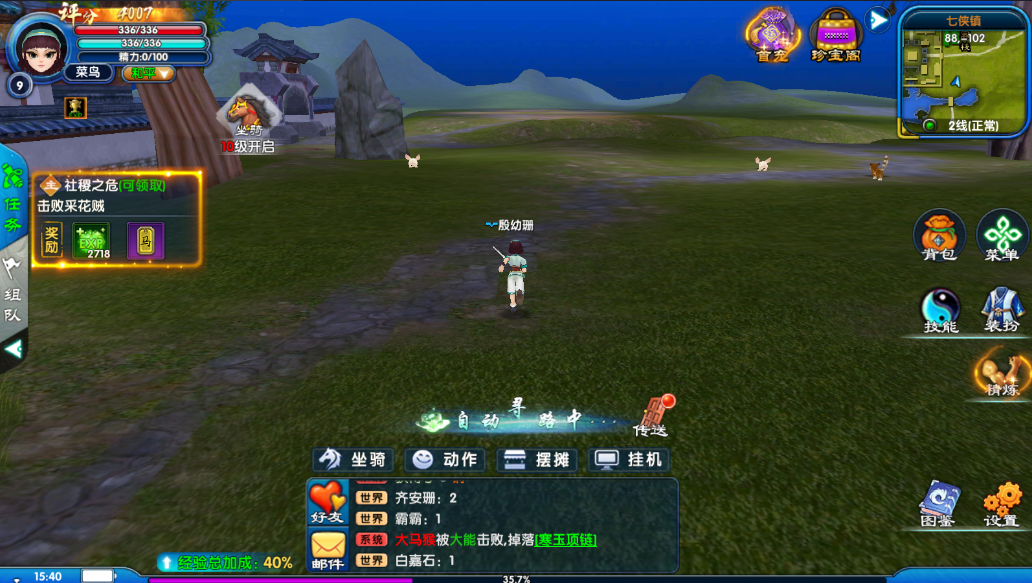Open the 装扮 costume panel

click(1001, 311)
